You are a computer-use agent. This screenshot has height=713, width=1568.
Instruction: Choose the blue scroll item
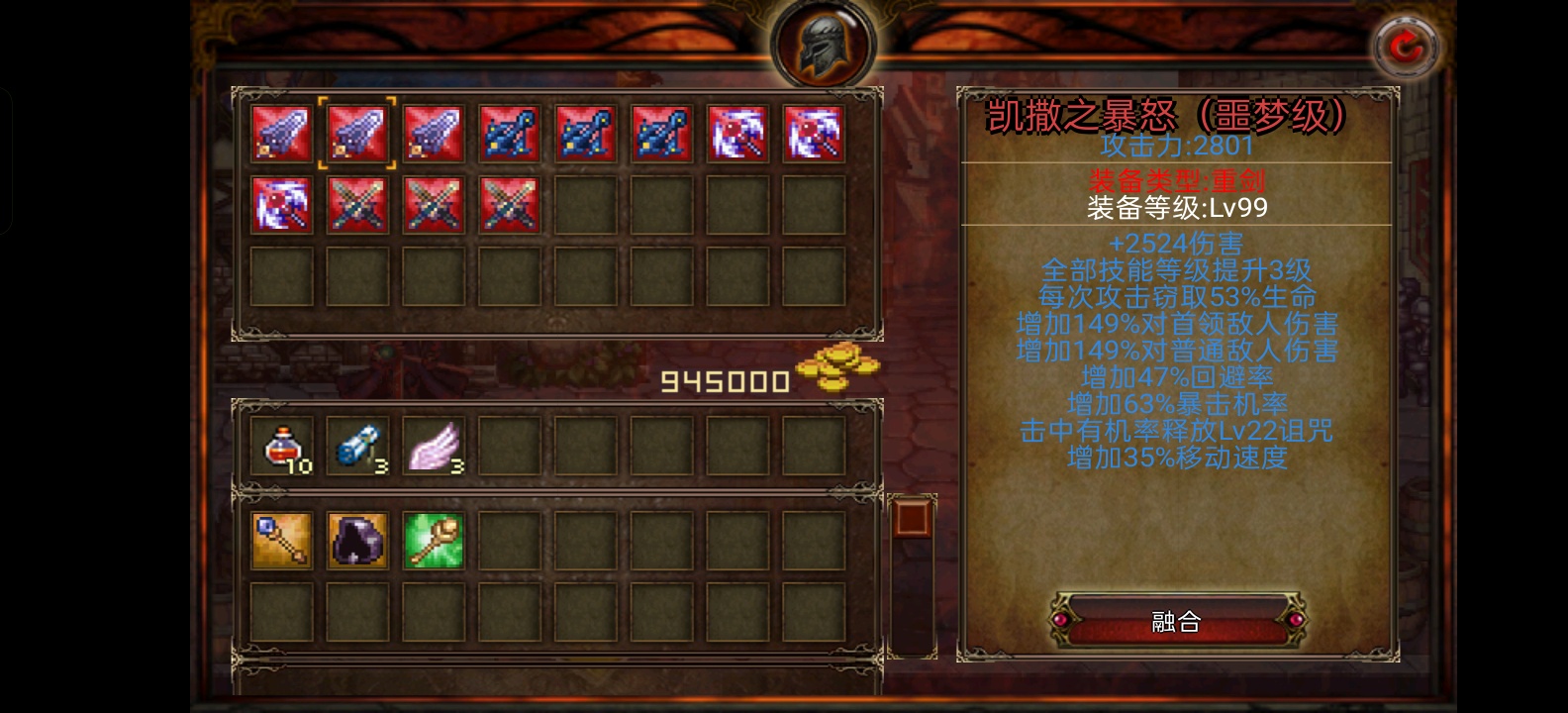(x=357, y=446)
